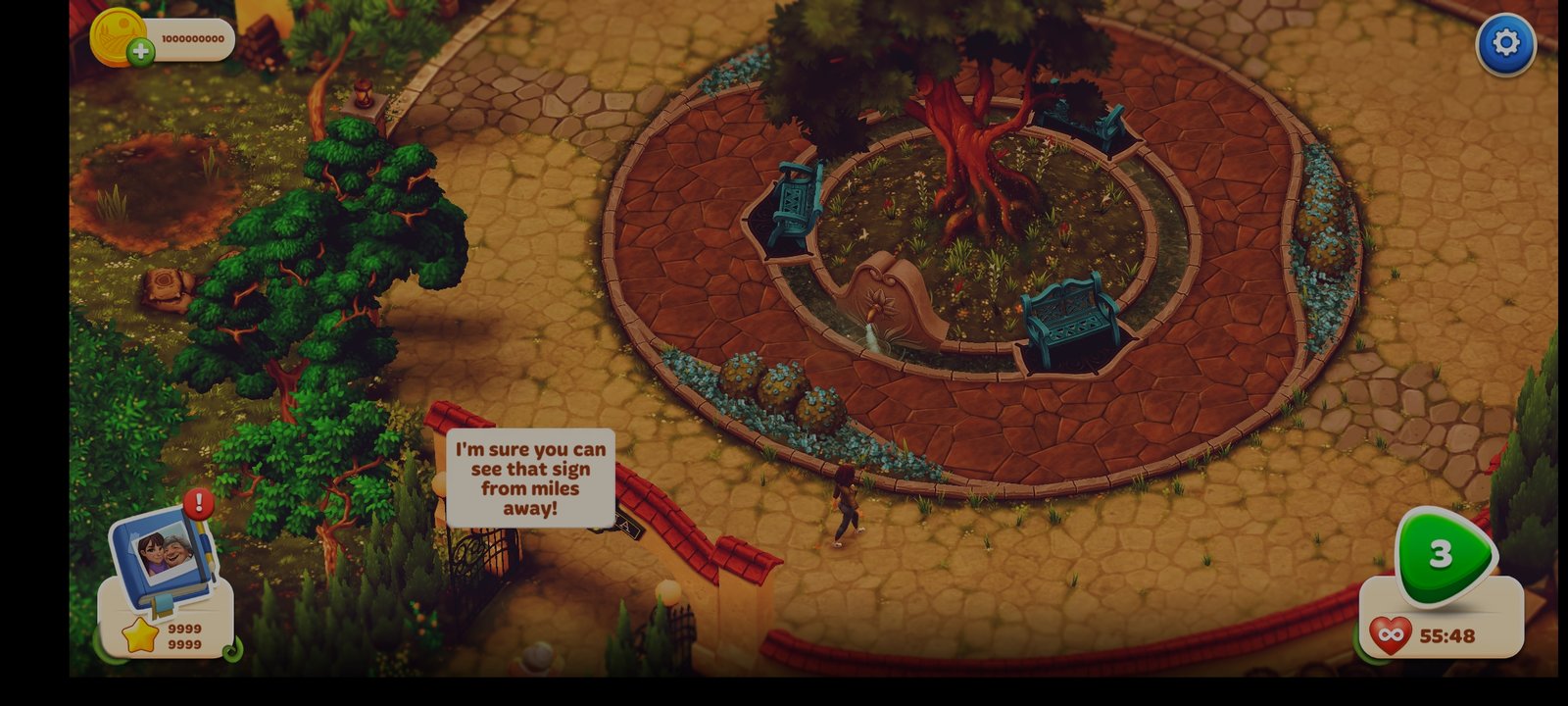Select the infinite lives heart icon
Screen dimensions: 1568x706
point(1390,635)
